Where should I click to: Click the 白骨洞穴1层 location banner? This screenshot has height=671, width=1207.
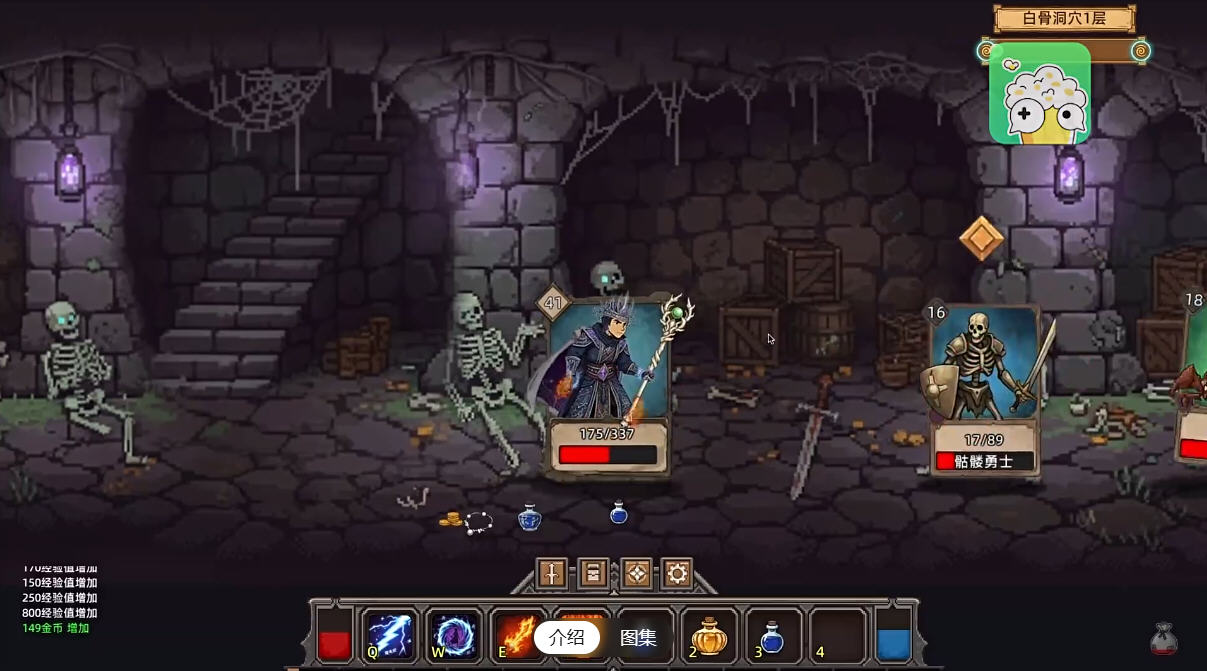point(1063,18)
